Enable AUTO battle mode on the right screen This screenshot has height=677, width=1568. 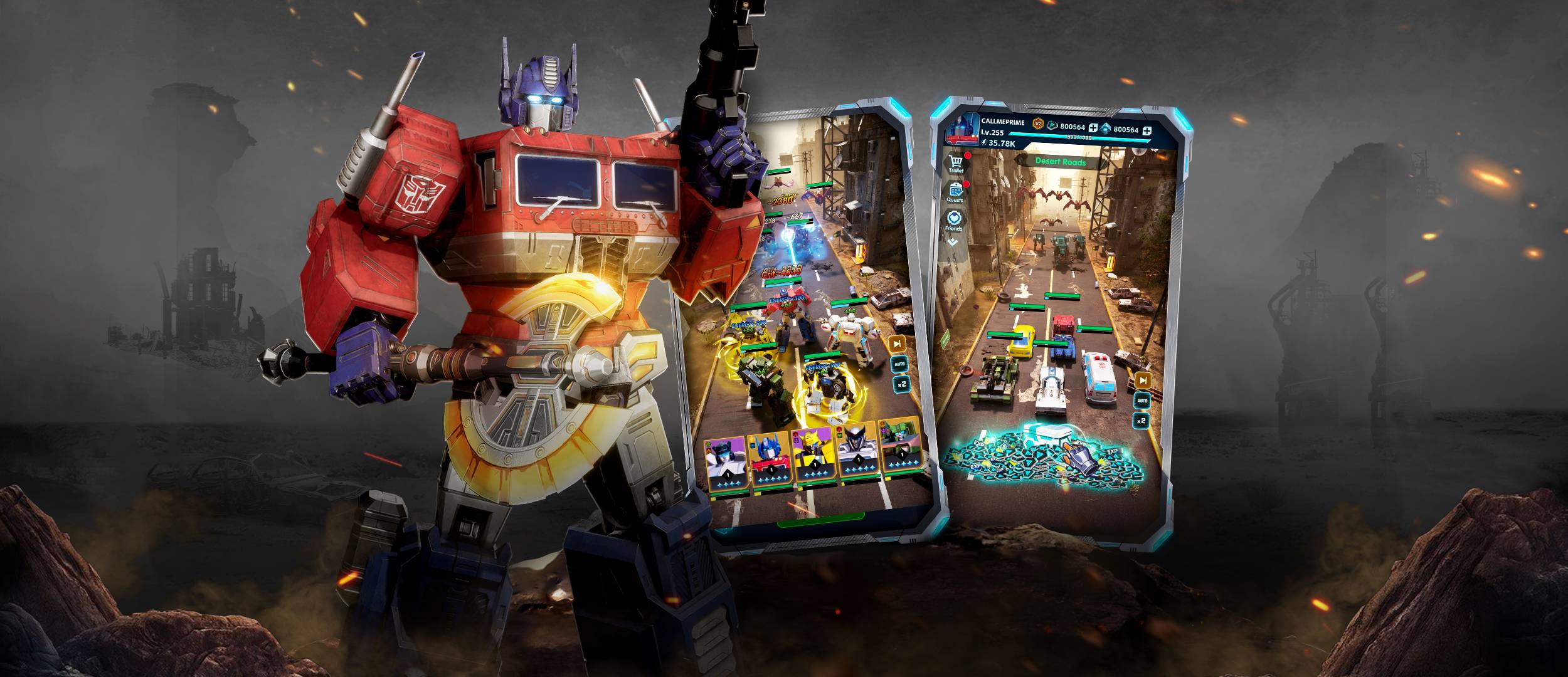[1142, 401]
